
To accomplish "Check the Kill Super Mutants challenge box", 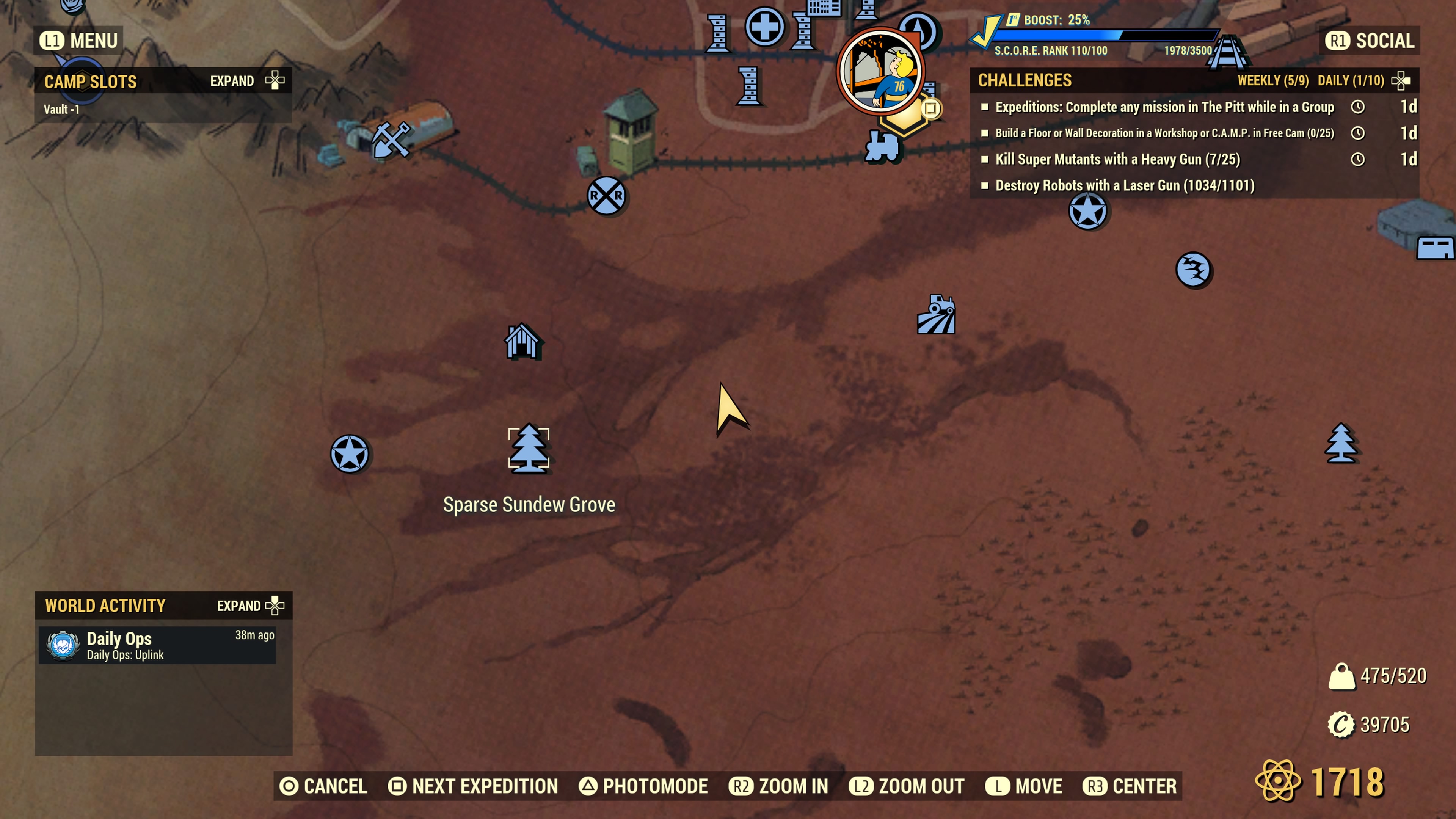I will click(985, 159).
